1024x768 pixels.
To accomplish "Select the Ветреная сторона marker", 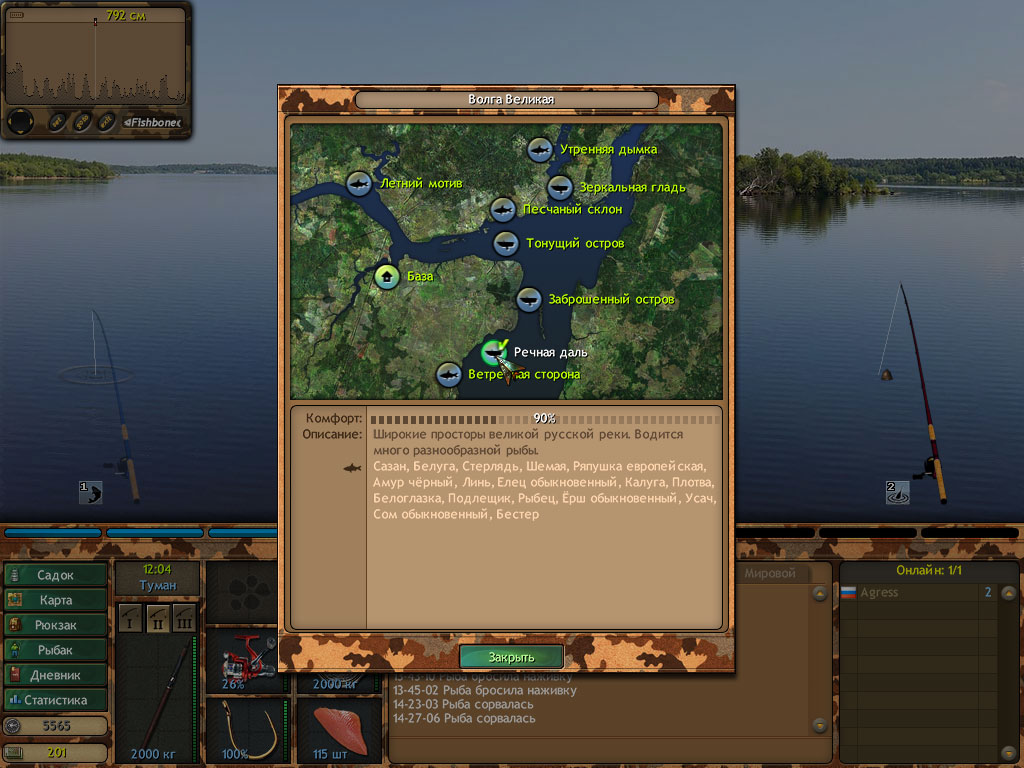I will pos(449,375).
